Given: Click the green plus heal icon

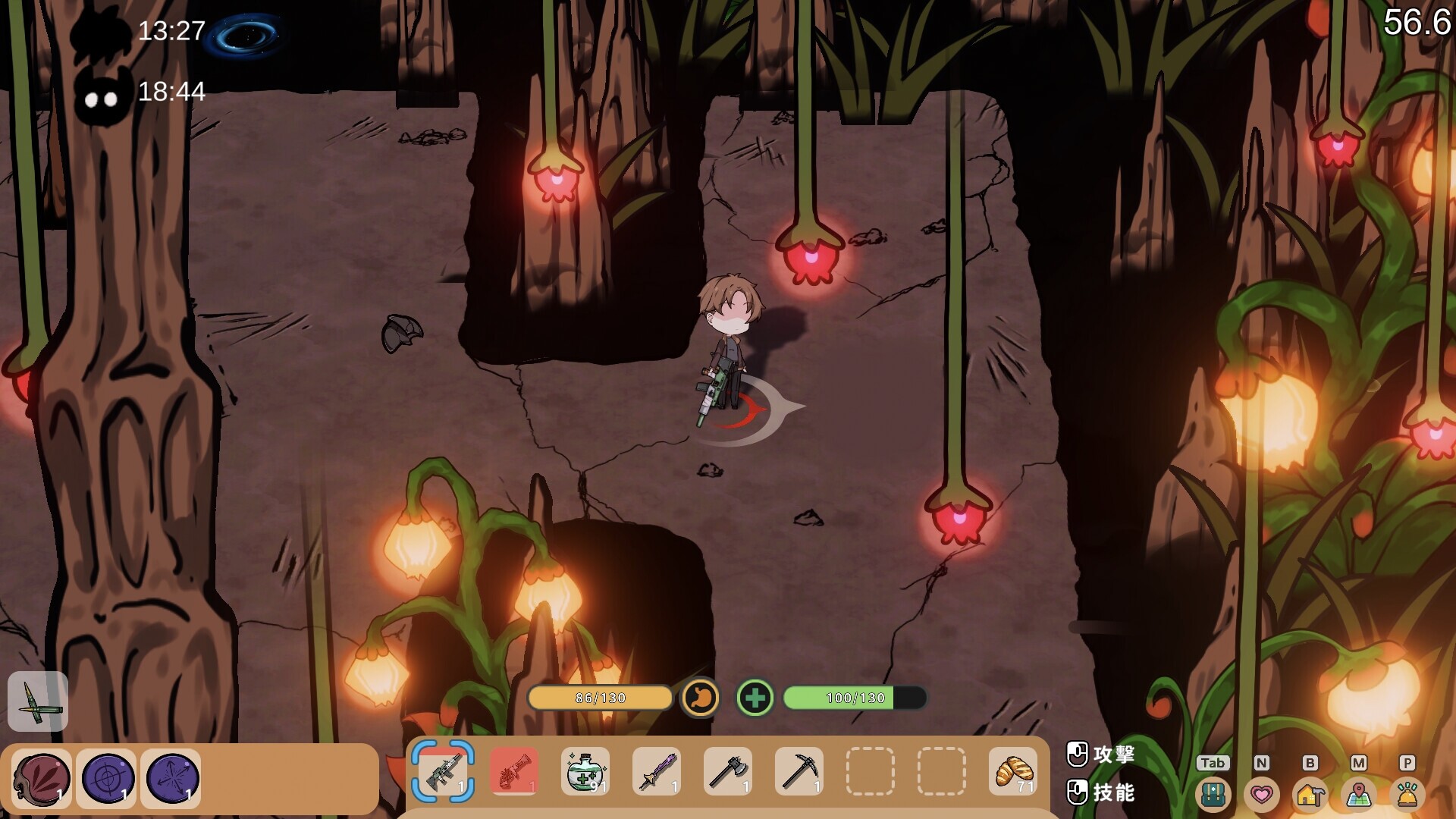Looking at the screenshot, I should coord(755,698).
